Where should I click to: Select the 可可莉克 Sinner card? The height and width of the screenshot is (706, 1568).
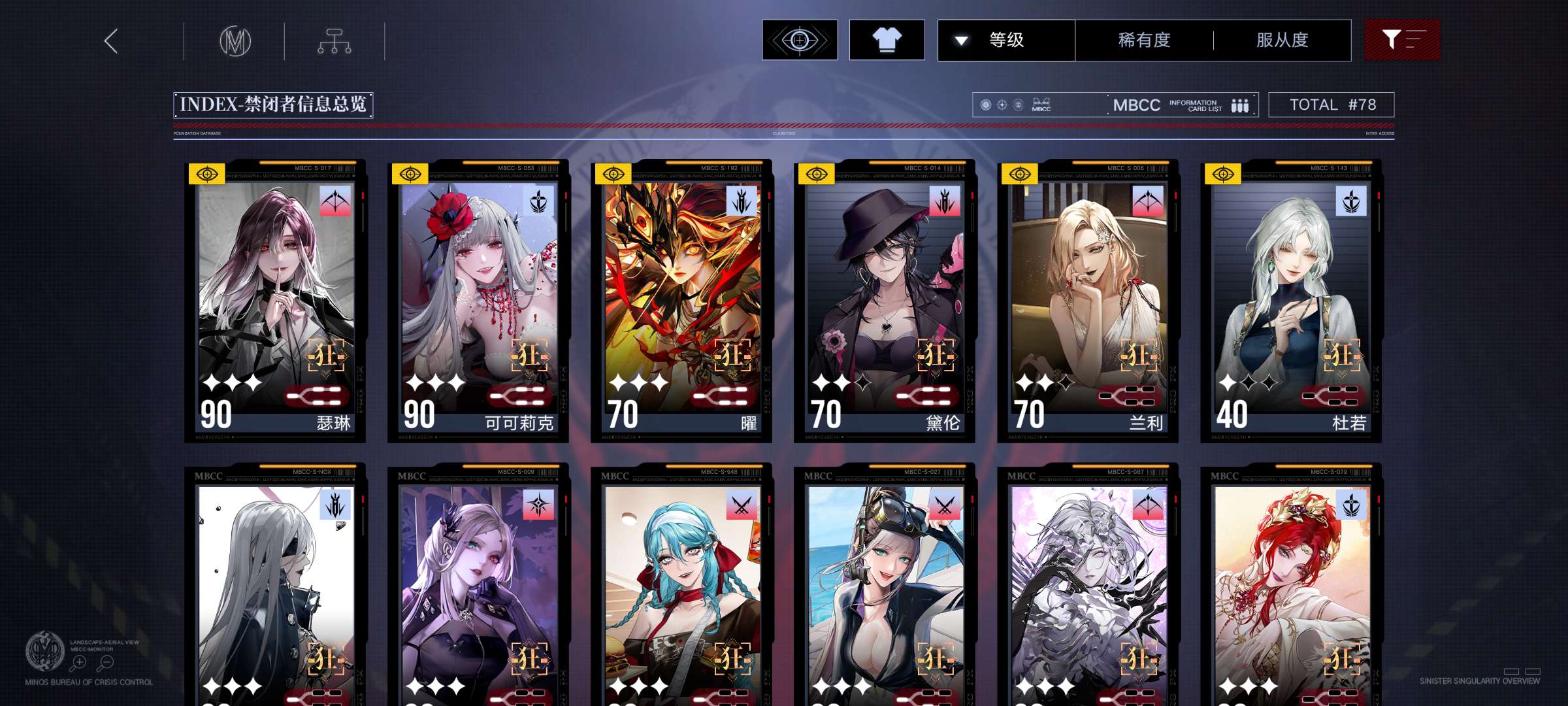point(478,301)
